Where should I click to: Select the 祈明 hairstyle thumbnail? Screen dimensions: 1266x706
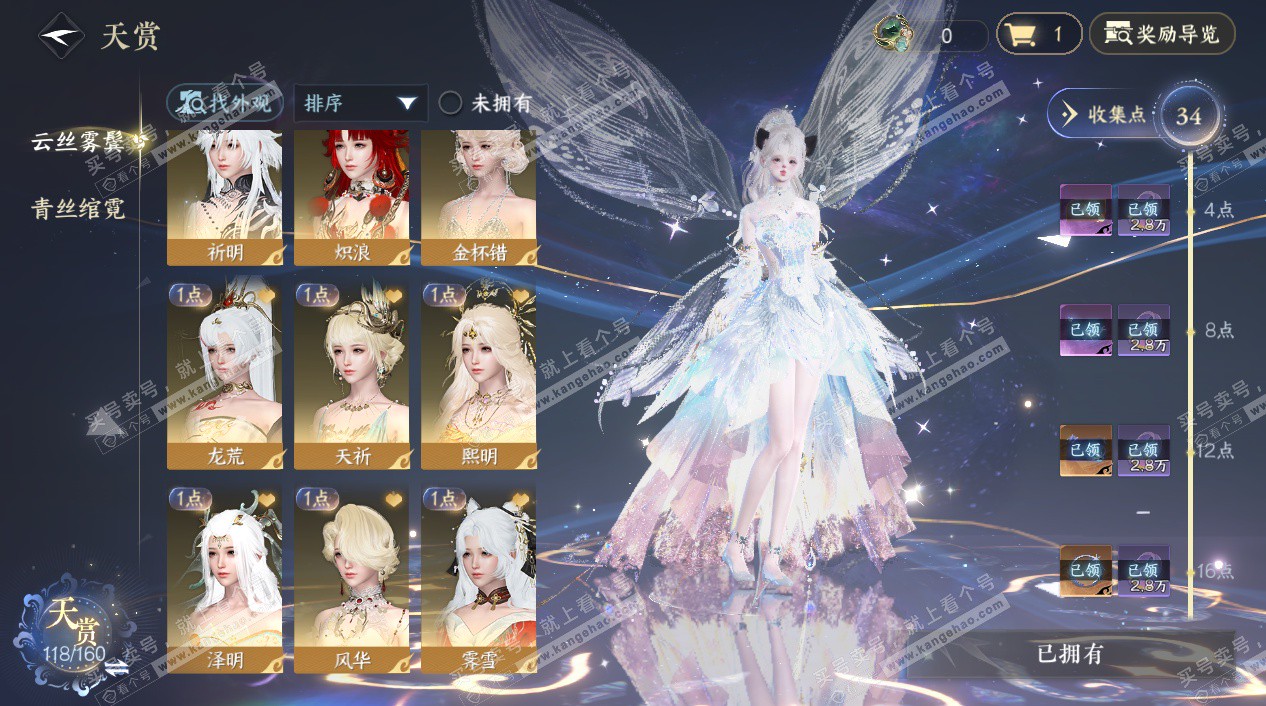[x=224, y=197]
